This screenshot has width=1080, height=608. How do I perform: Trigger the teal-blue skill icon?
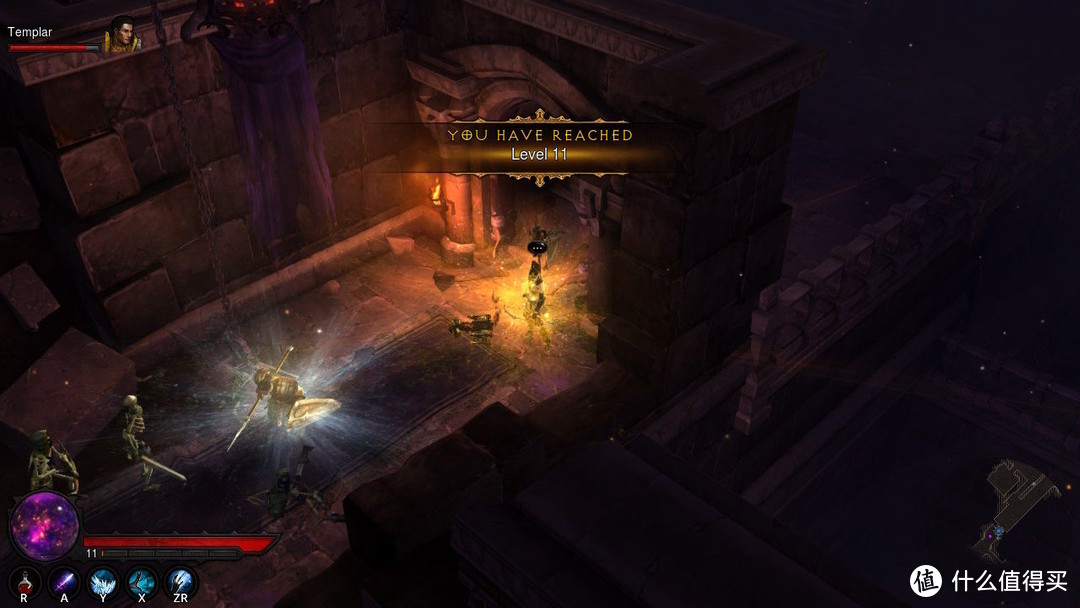142,581
